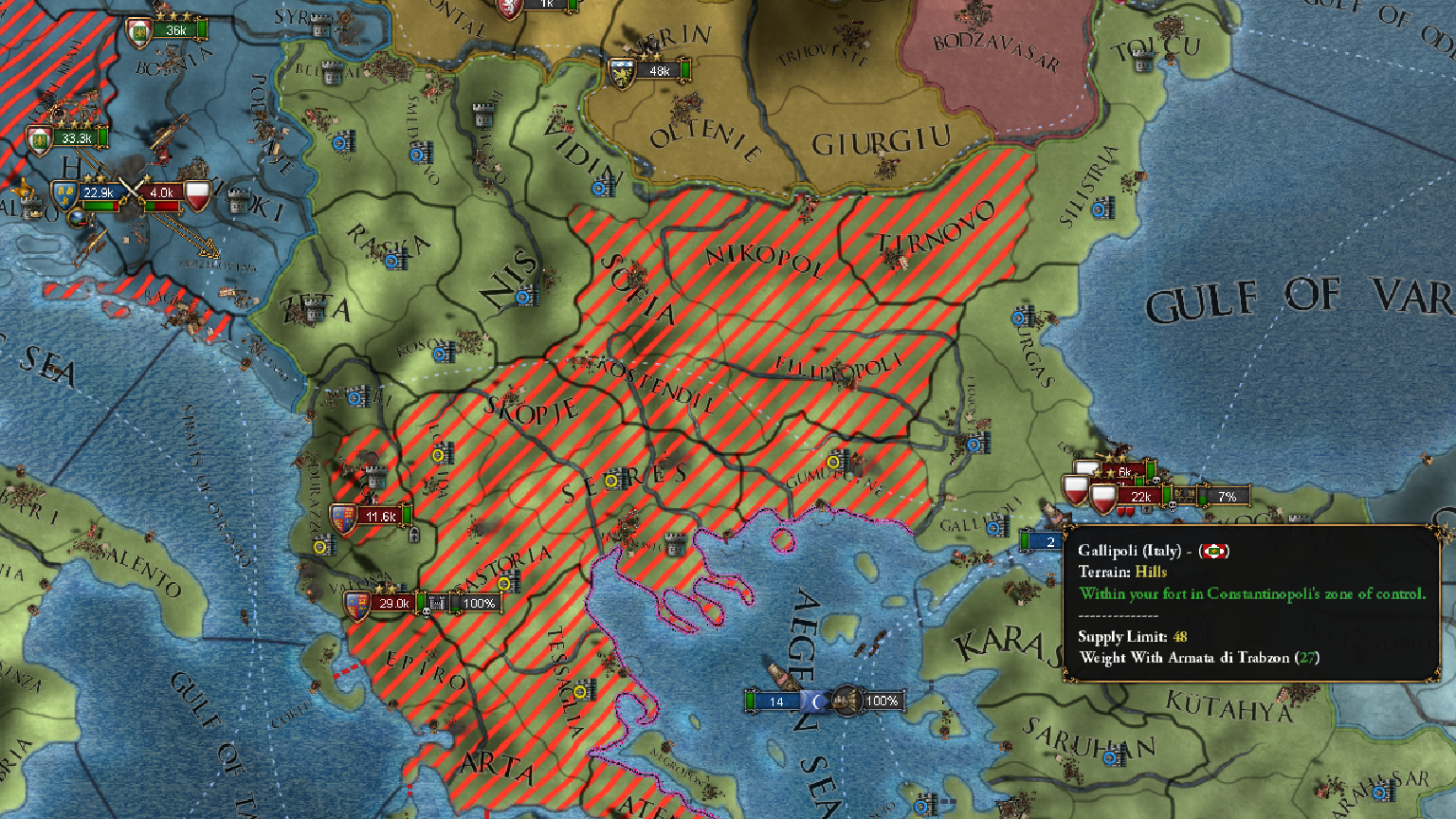Viewport: 1456px width, 819px height.
Task: Click the general star icons above the 36k army
Action: coord(173,14)
